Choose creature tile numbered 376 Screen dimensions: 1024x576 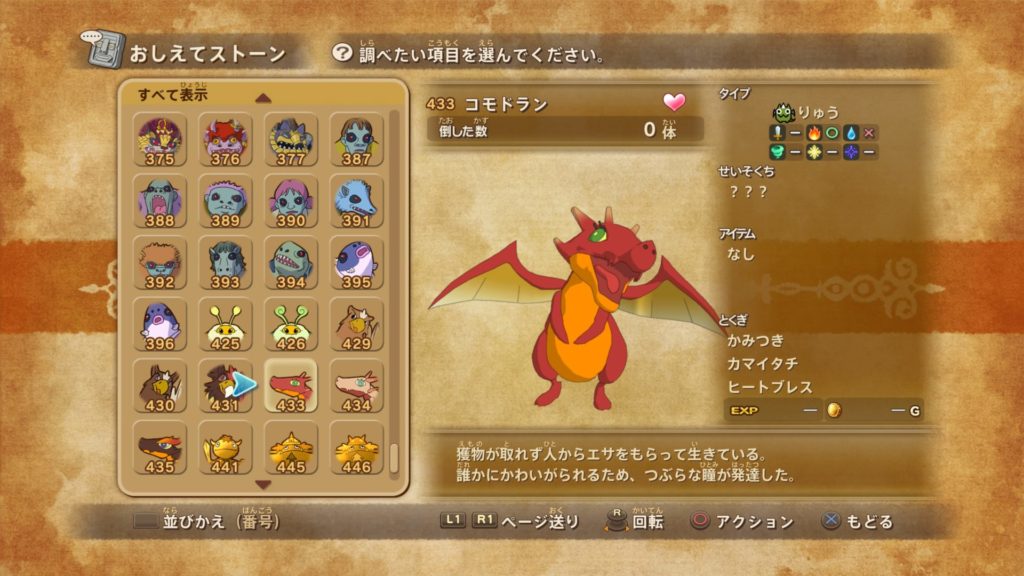(225, 139)
